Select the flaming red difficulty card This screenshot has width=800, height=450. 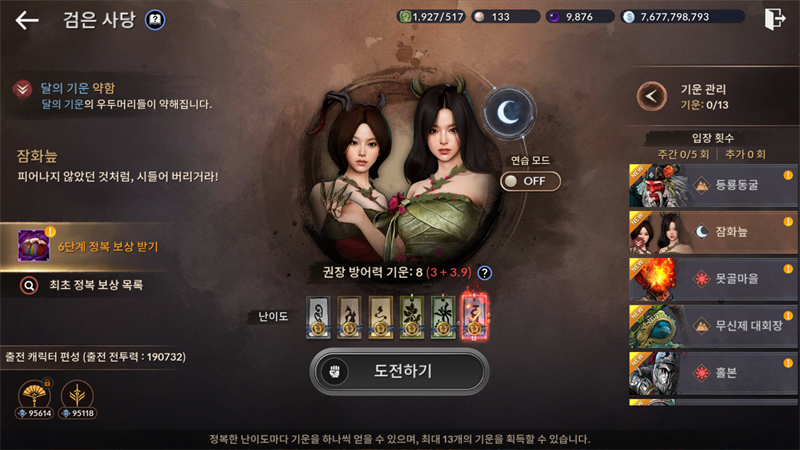pos(474,316)
